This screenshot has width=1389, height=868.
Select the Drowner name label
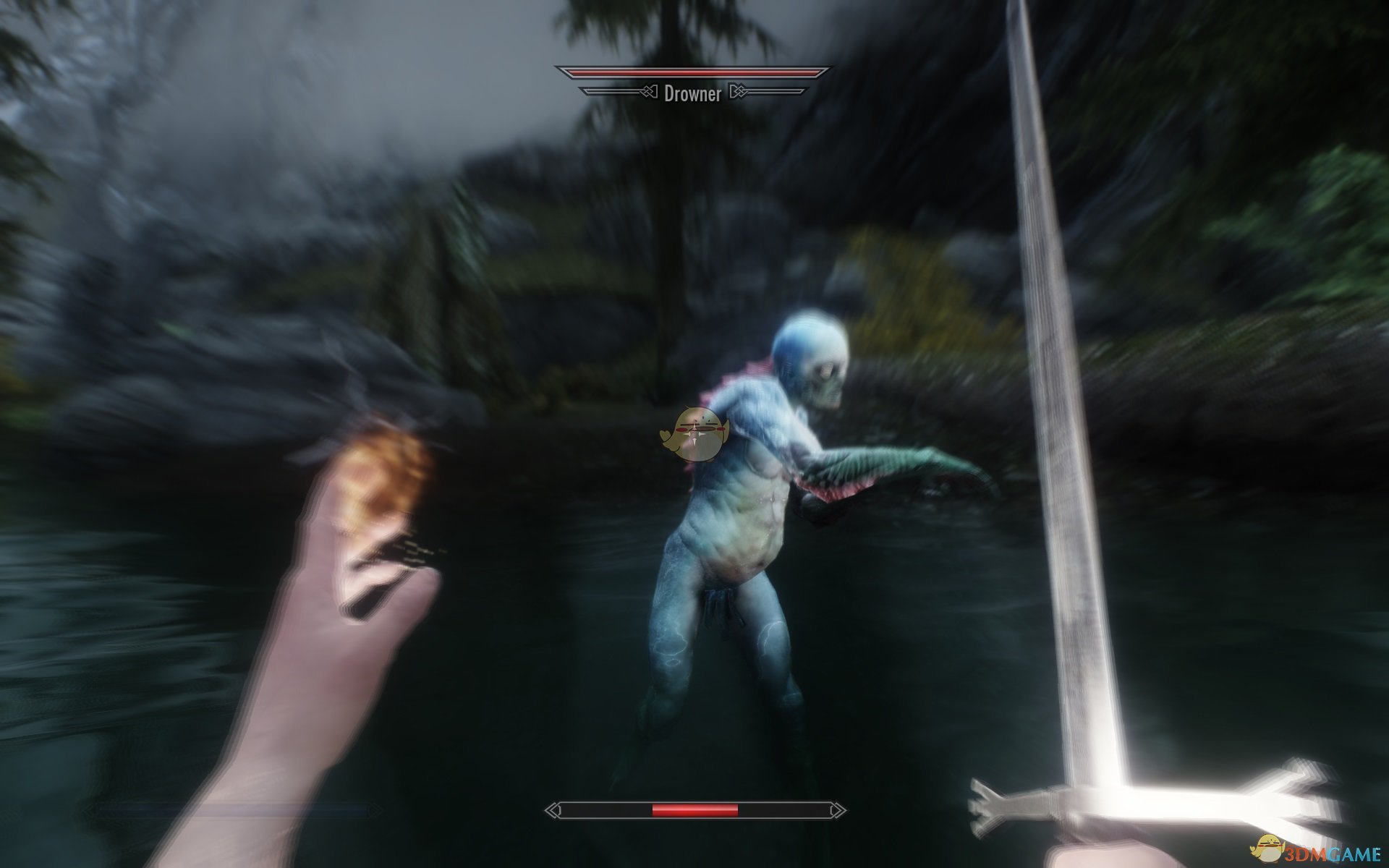tap(693, 93)
